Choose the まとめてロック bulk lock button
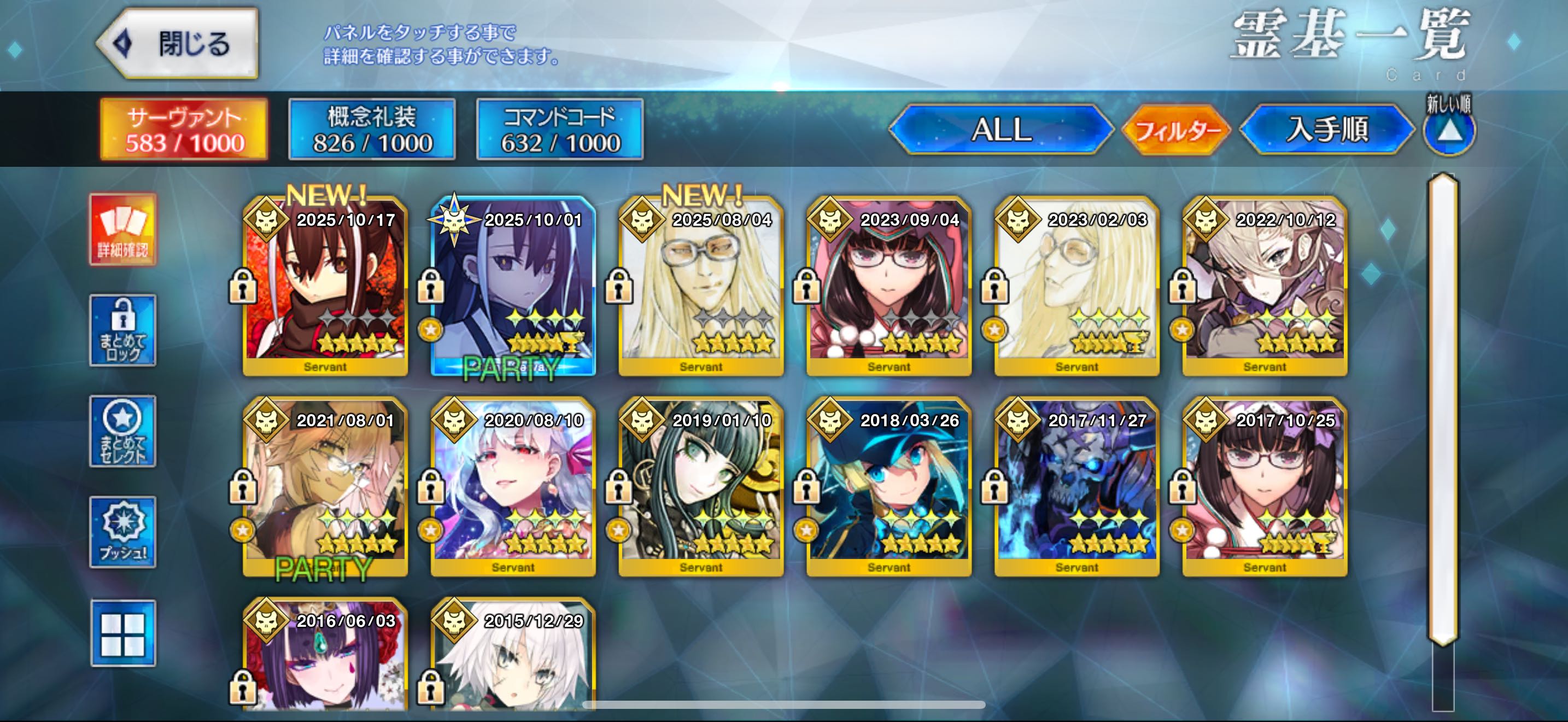1568x722 pixels. pos(123,330)
